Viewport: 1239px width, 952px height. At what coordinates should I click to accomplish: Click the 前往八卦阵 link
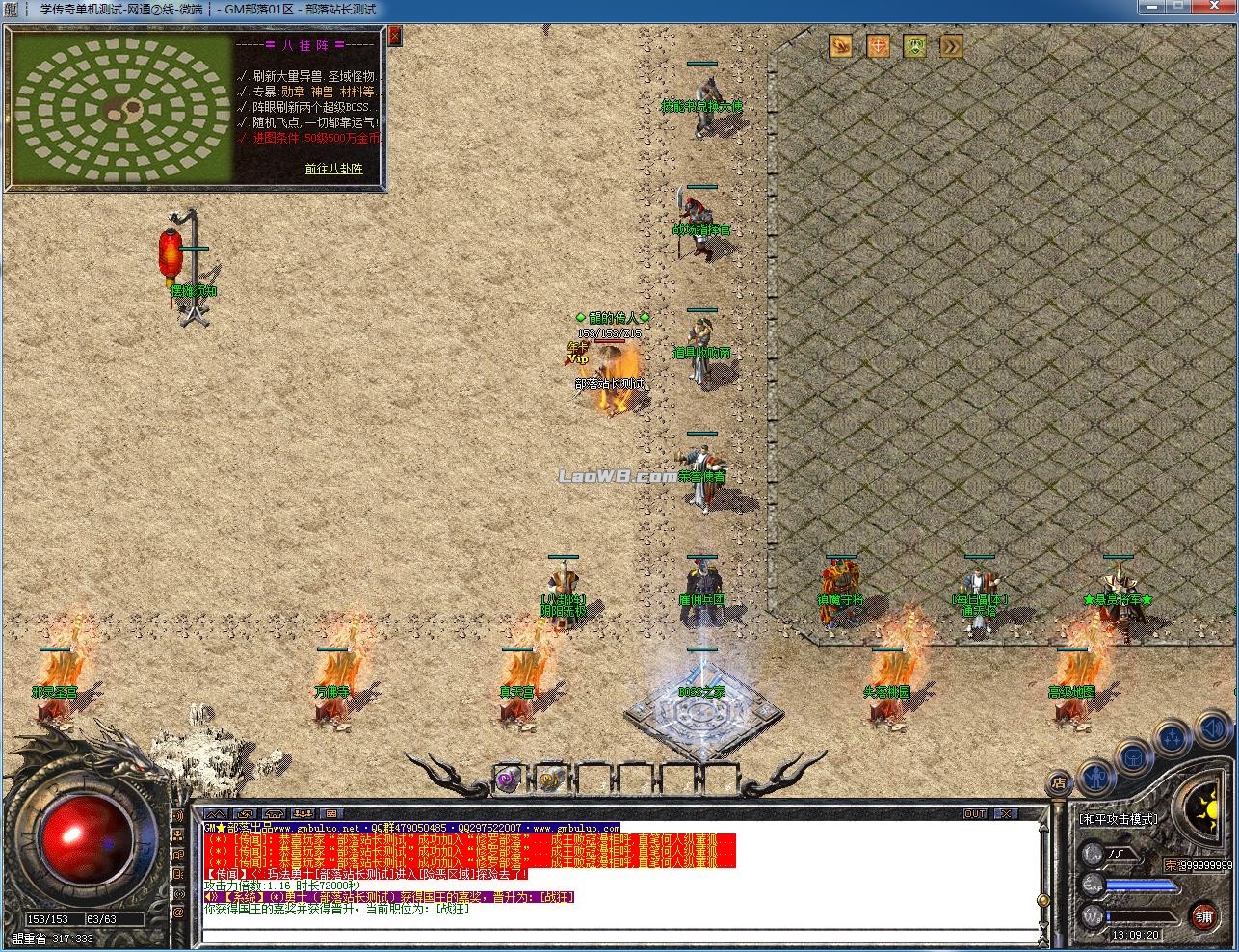click(x=333, y=169)
